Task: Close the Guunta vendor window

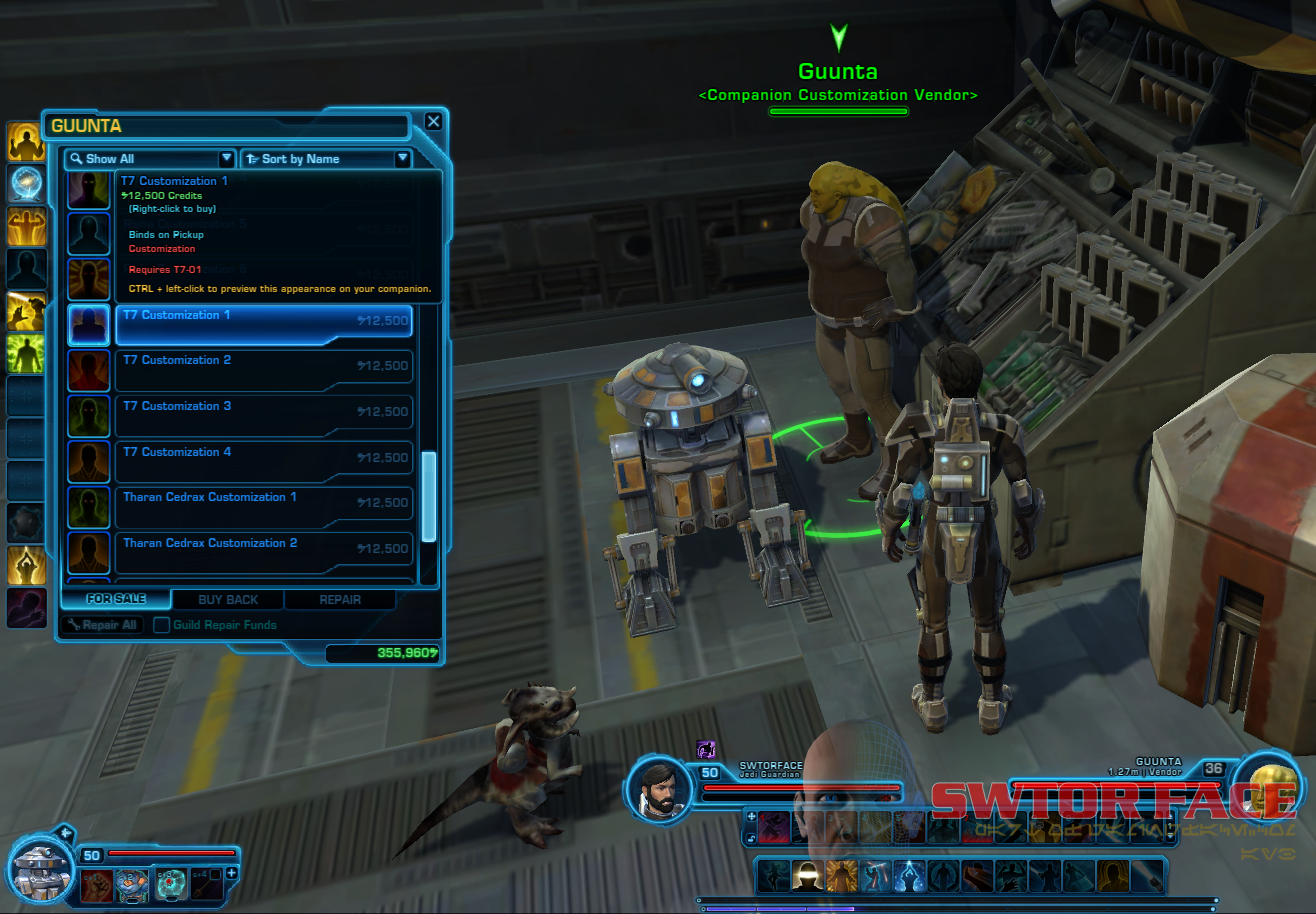Action: (x=433, y=121)
